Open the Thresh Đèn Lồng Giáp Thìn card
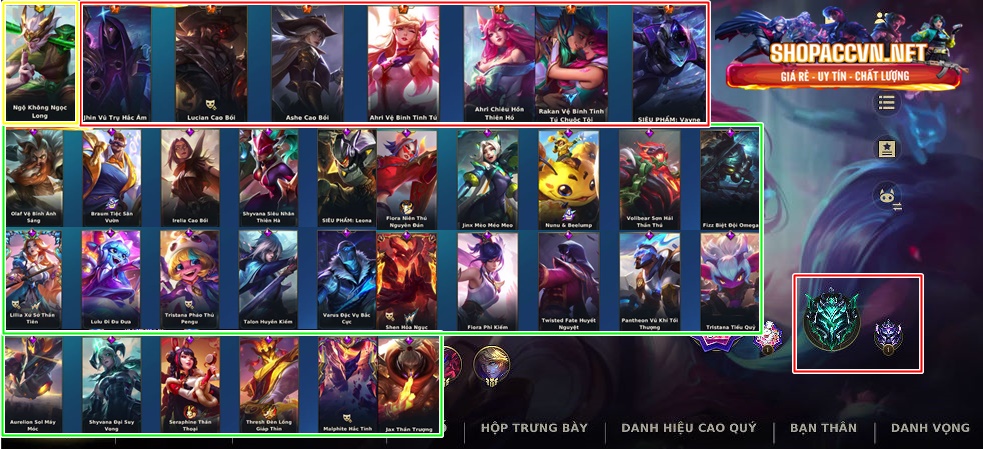This screenshot has height=449, width=983. coord(268,380)
